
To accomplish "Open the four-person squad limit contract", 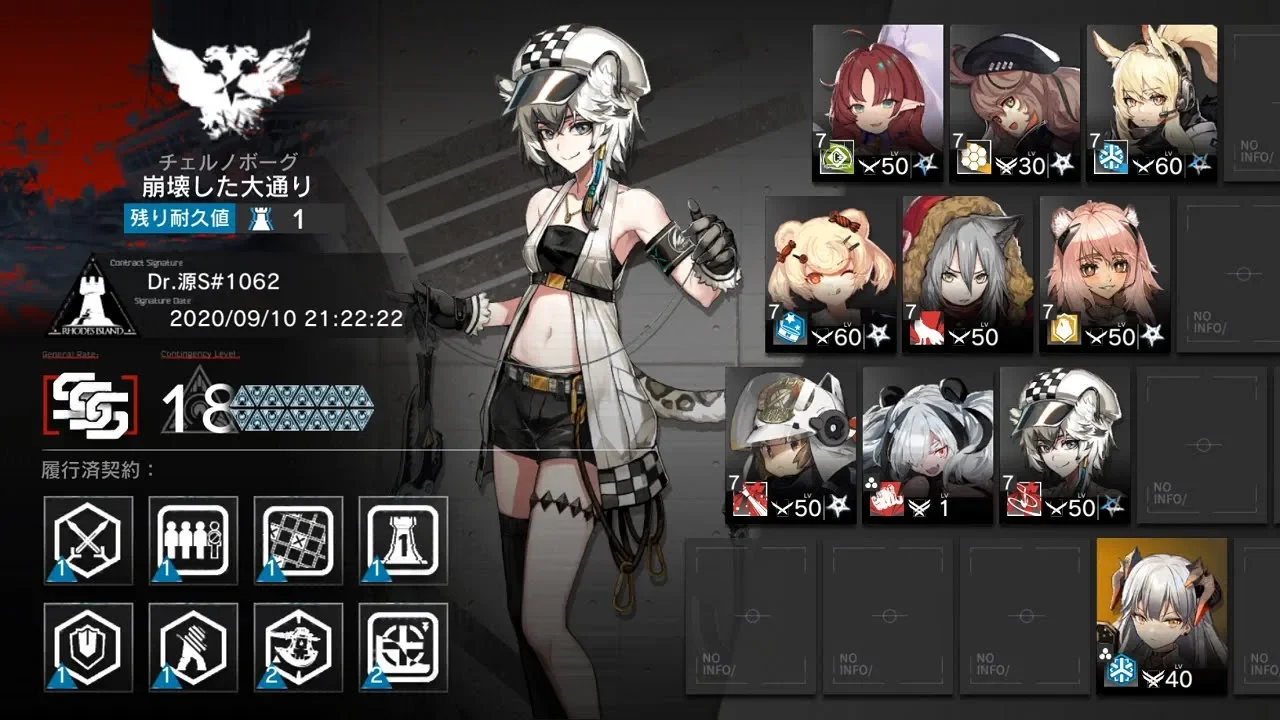I will [x=194, y=541].
